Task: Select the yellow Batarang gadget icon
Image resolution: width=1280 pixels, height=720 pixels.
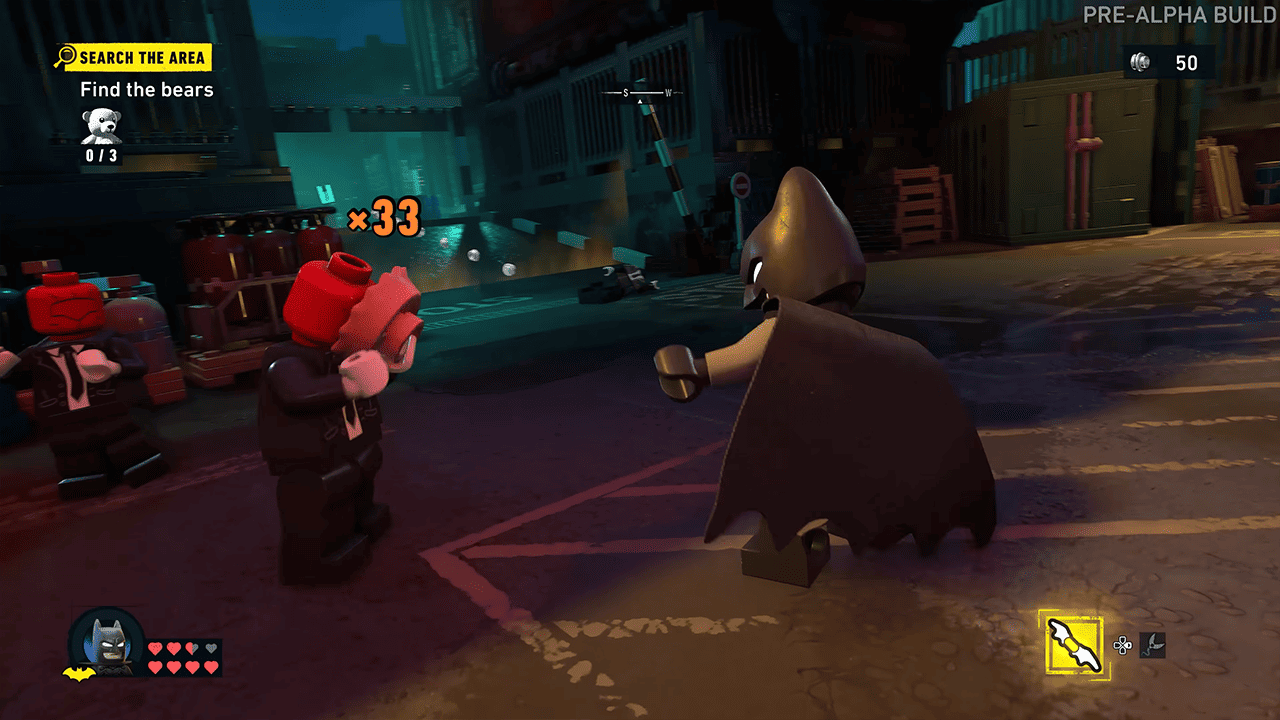Action: coord(1074,643)
